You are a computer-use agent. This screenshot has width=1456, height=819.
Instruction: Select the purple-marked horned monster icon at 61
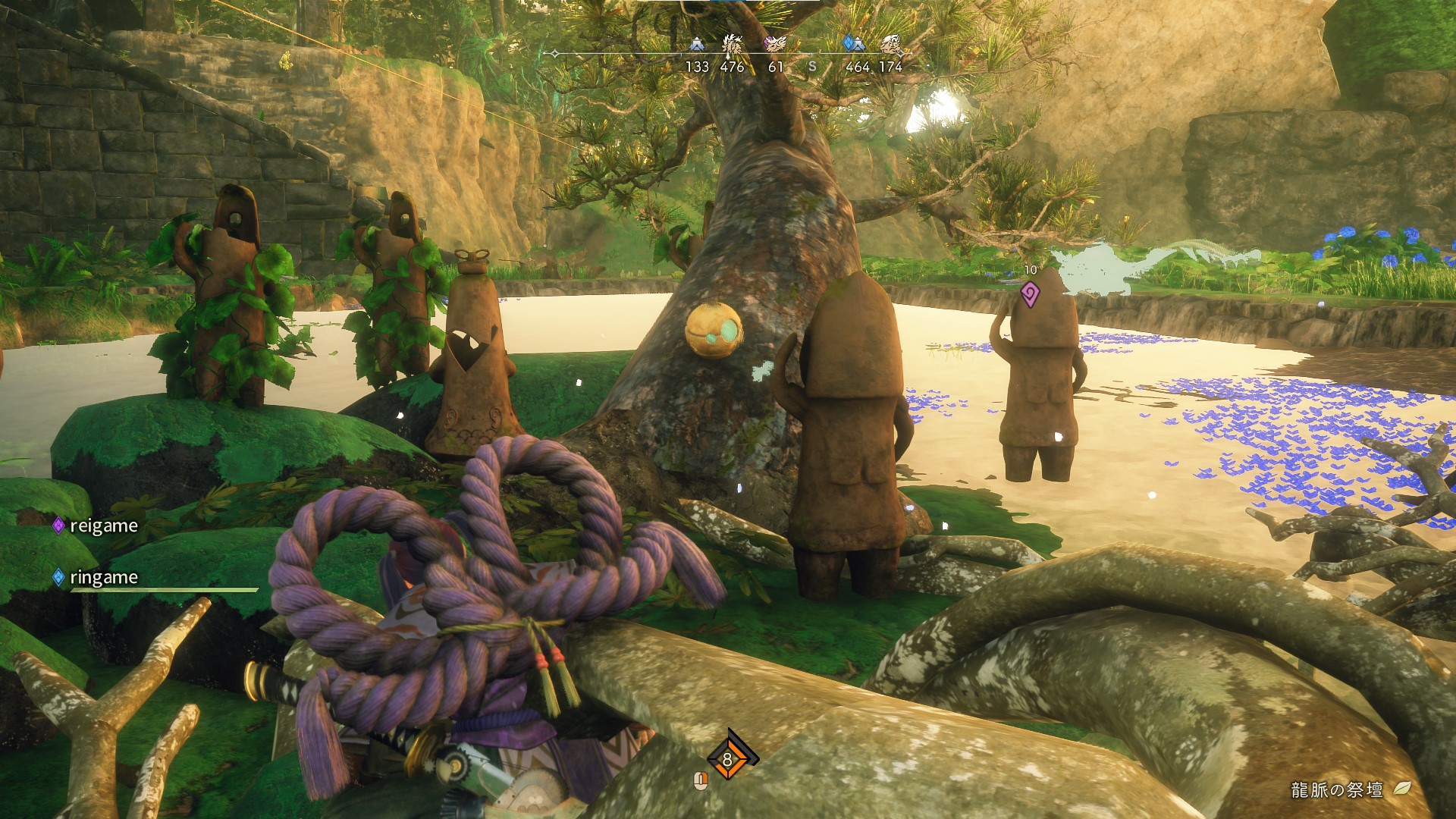point(775,44)
